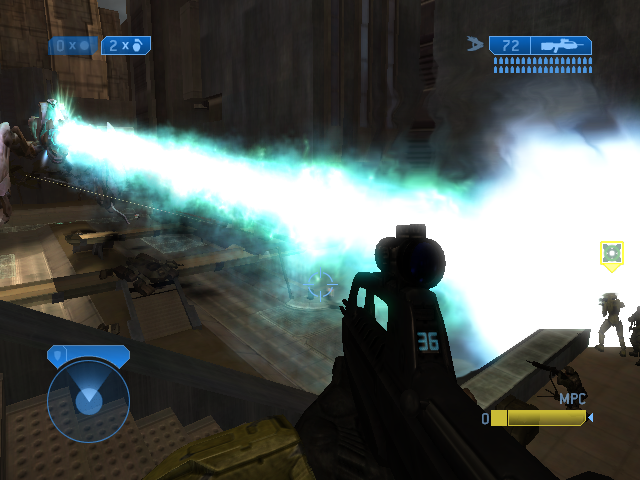Select the plasma grenade counter slot
640x480 pixels.
click(74, 45)
